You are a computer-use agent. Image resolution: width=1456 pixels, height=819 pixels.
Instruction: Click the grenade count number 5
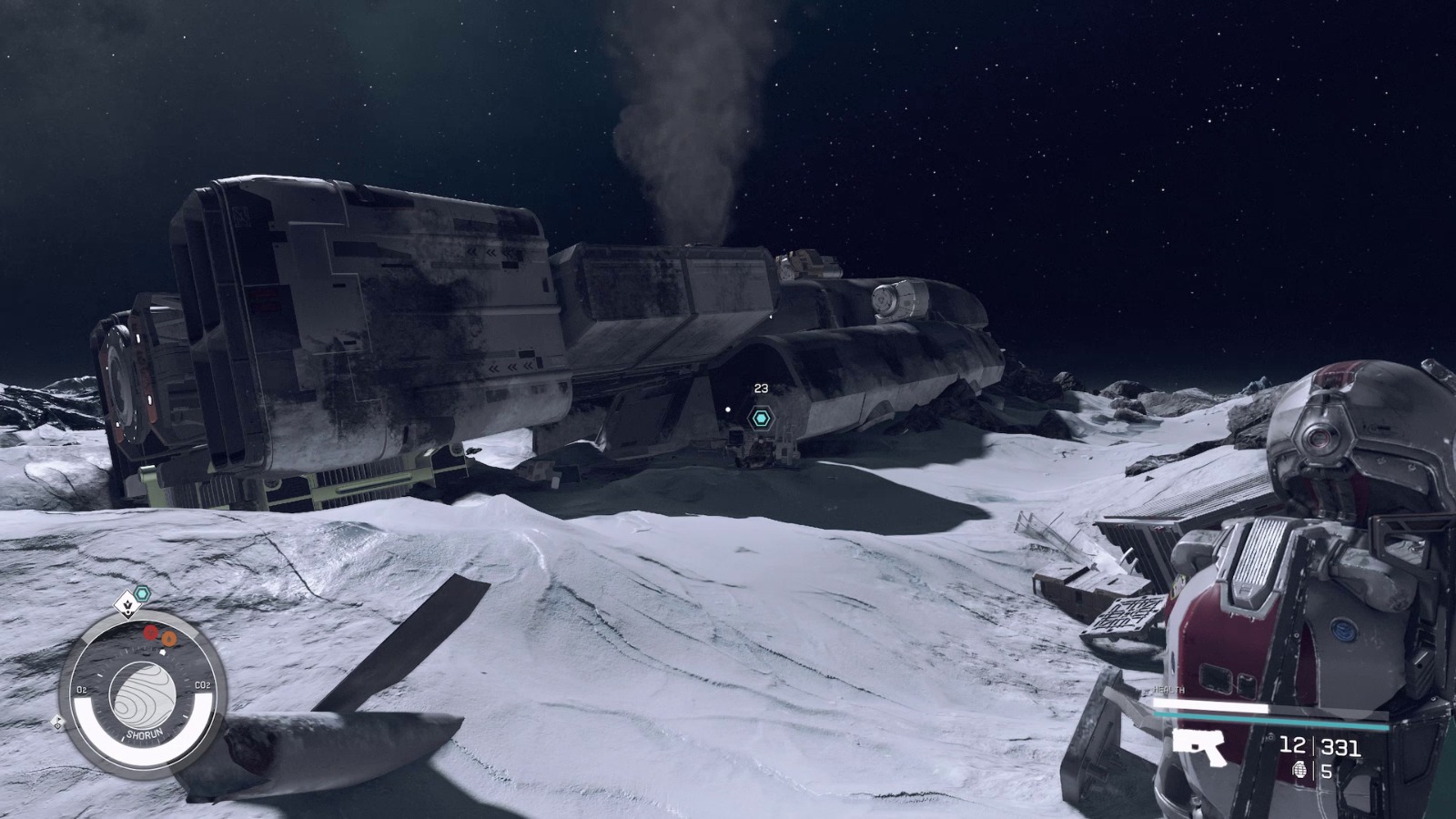click(1326, 771)
